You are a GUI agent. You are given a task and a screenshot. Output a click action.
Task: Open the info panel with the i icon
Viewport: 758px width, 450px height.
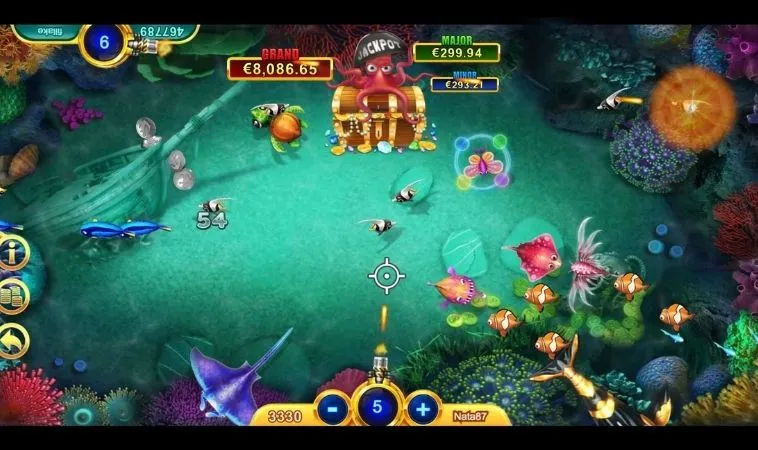pyautogui.click(x=12, y=252)
